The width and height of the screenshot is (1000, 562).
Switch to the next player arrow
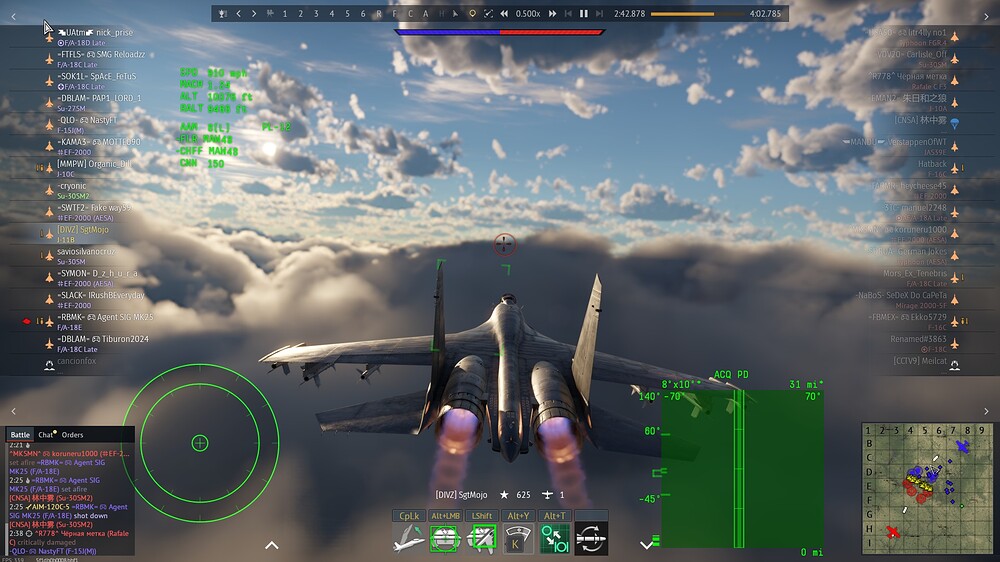coord(254,14)
